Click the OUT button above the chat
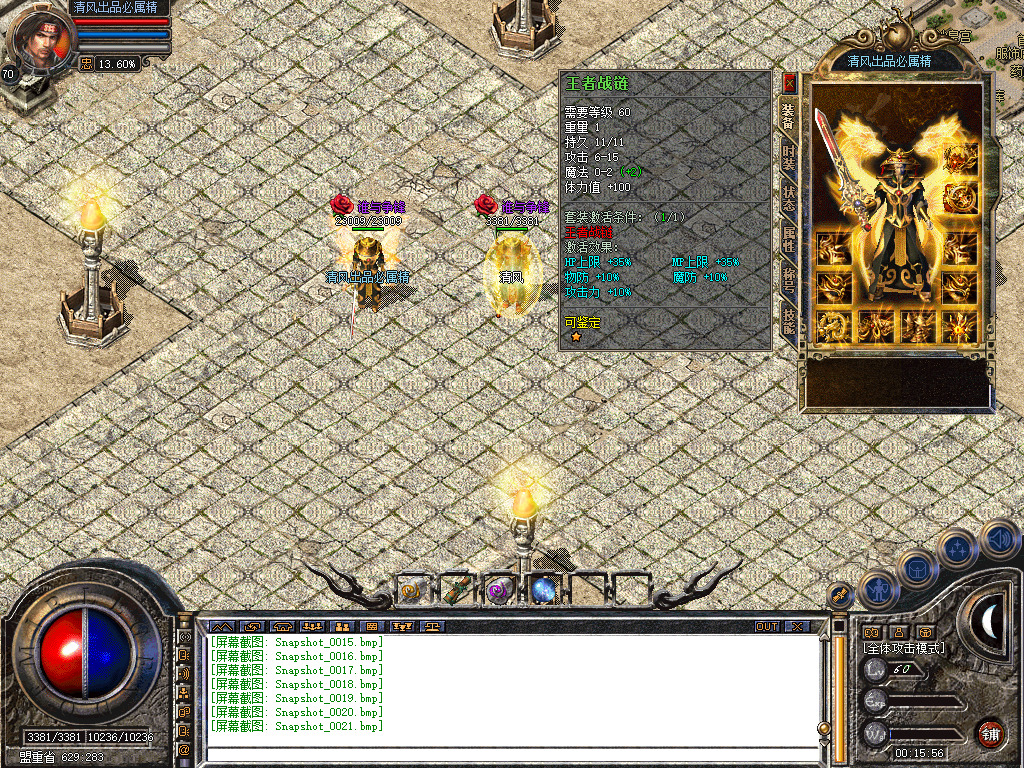The width and height of the screenshot is (1024, 768). (x=766, y=627)
